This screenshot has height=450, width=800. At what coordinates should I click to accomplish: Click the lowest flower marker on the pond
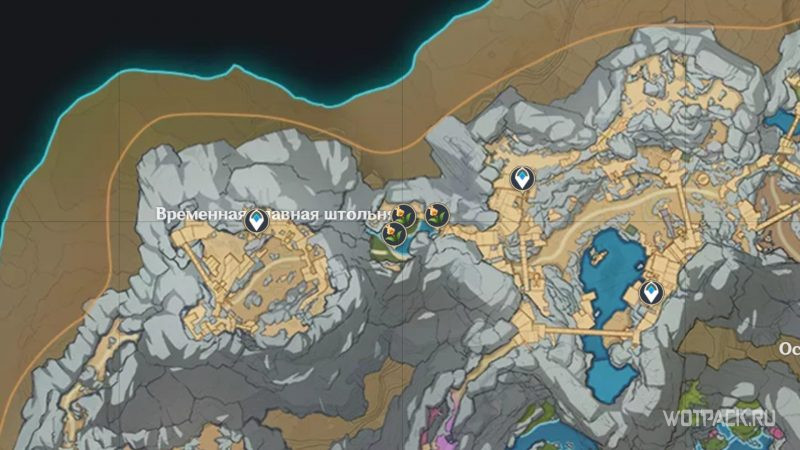(x=394, y=233)
